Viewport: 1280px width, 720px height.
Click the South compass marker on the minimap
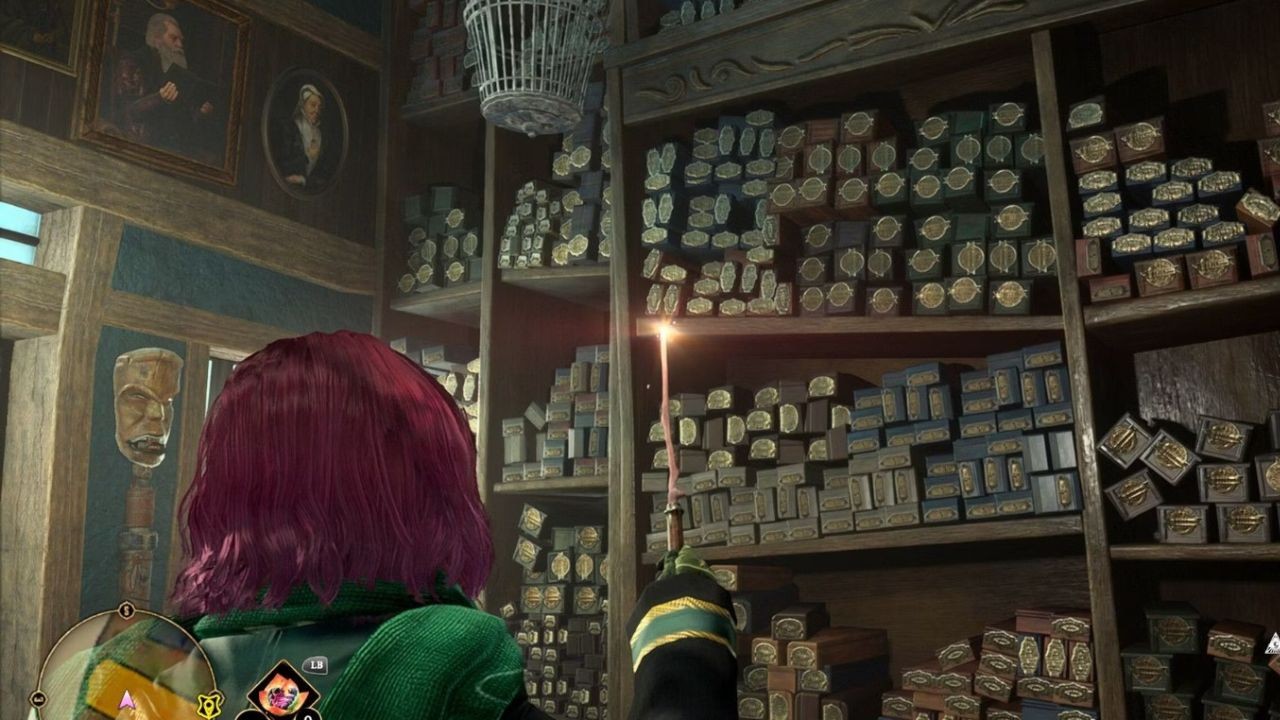tap(126, 611)
